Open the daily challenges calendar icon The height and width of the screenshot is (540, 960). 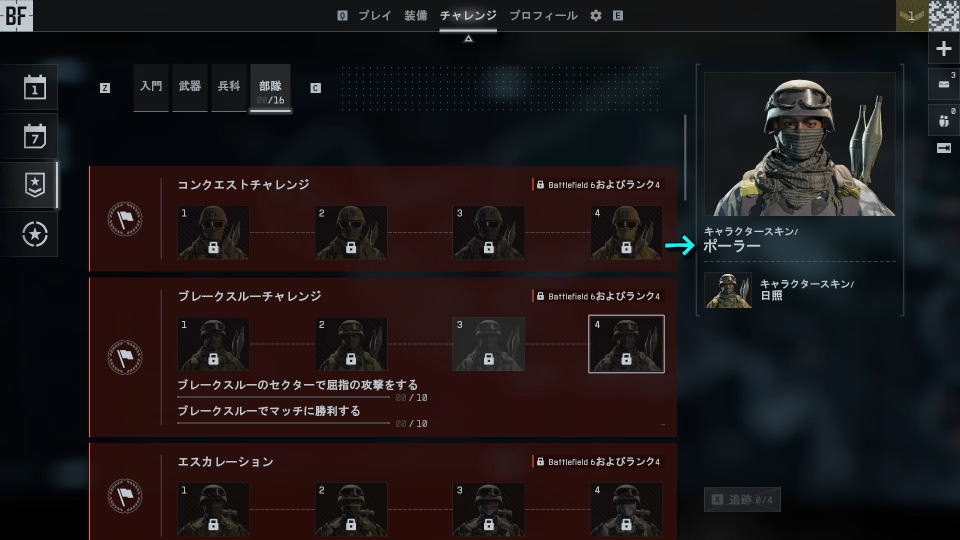click(36, 88)
